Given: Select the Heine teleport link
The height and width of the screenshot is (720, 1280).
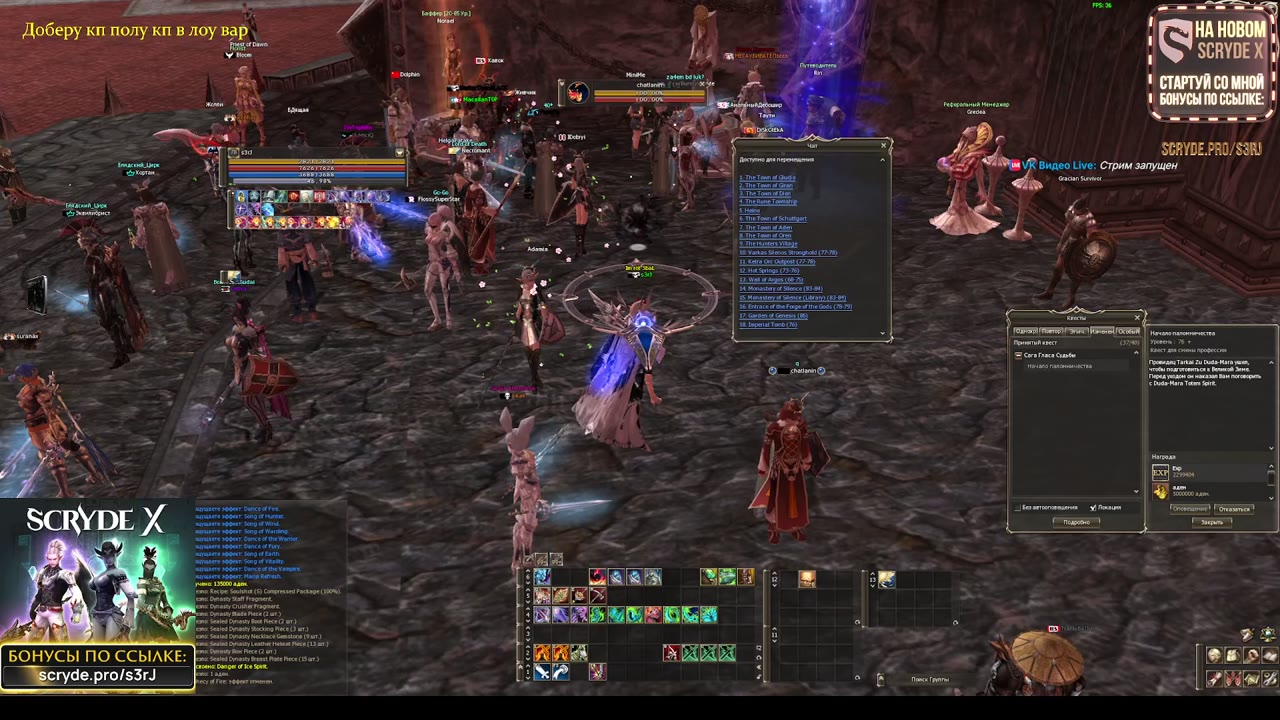Looking at the screenshot, I should (x=751, y=210).
